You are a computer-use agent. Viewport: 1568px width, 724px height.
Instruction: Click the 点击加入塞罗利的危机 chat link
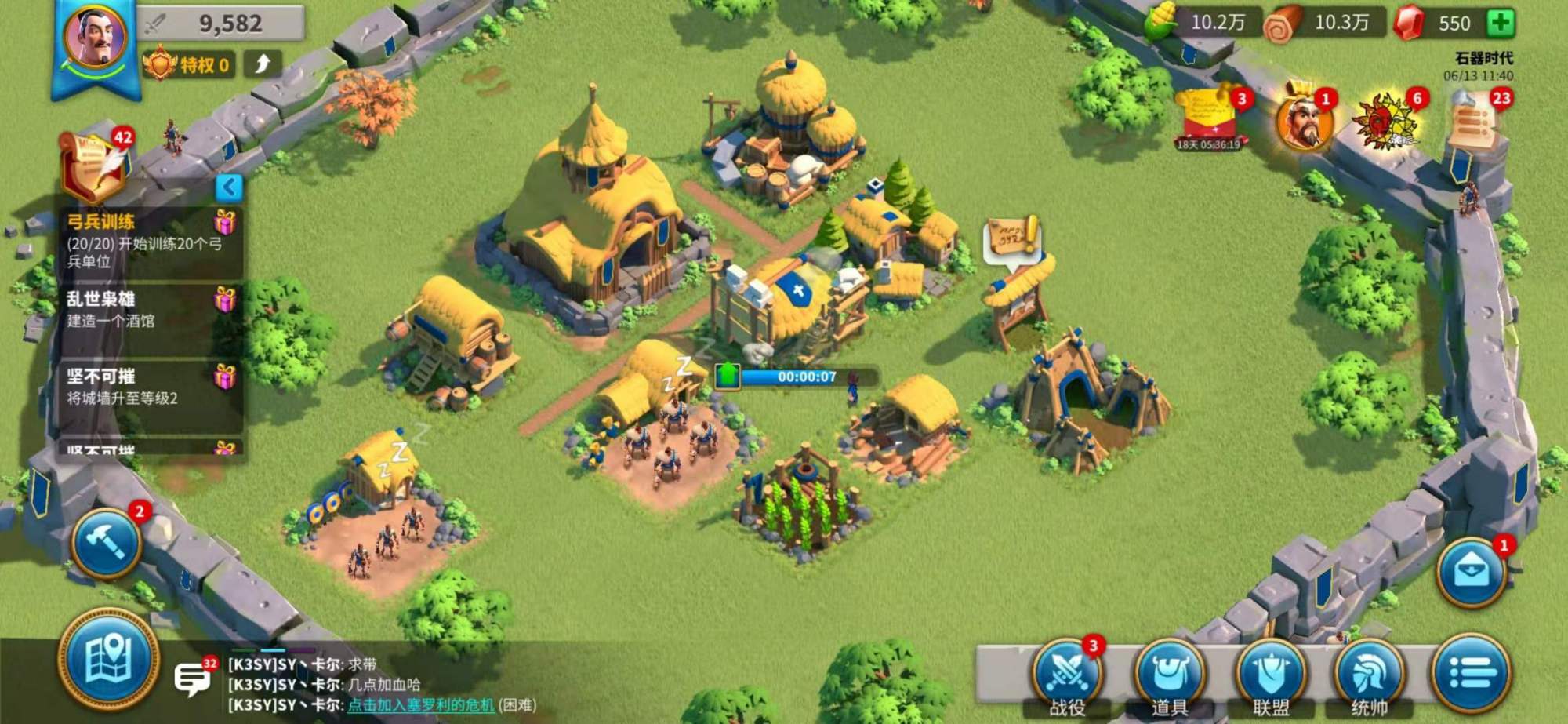click(421, 705)
